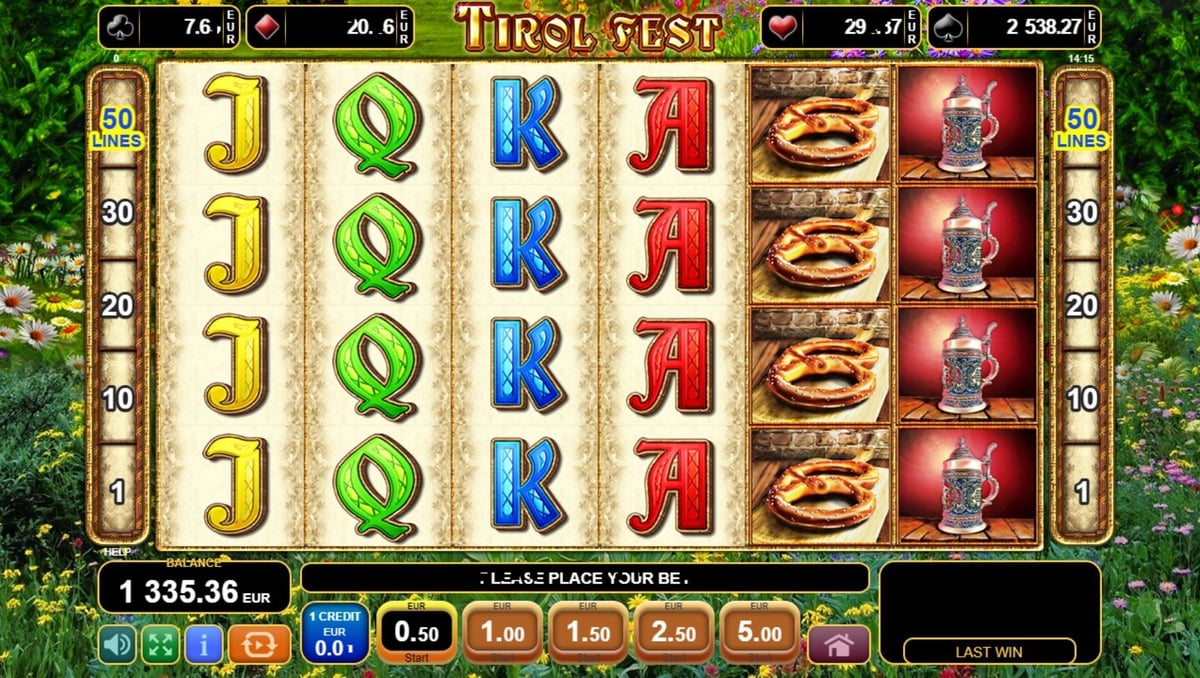1200x678 pixels.
Task: Return to lobby via the home button
Action: click(838, 645)
